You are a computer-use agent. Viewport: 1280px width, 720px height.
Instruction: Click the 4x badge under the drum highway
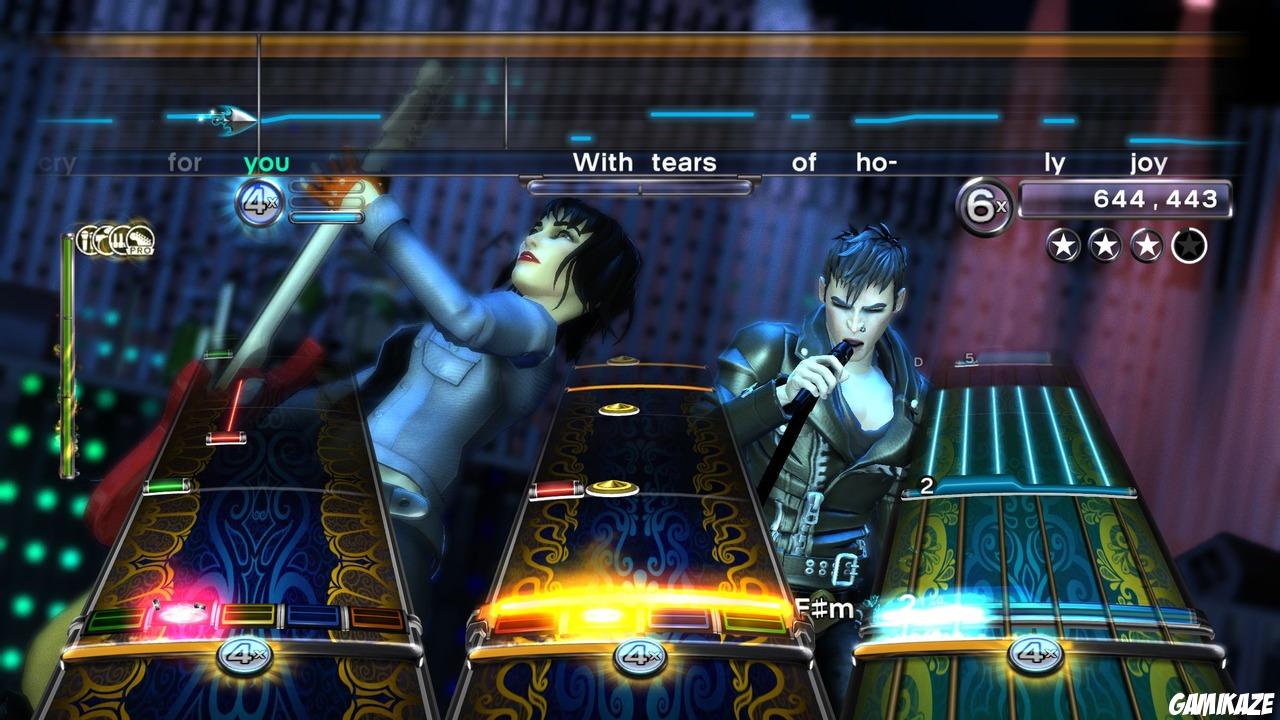(x=637, y=657)
